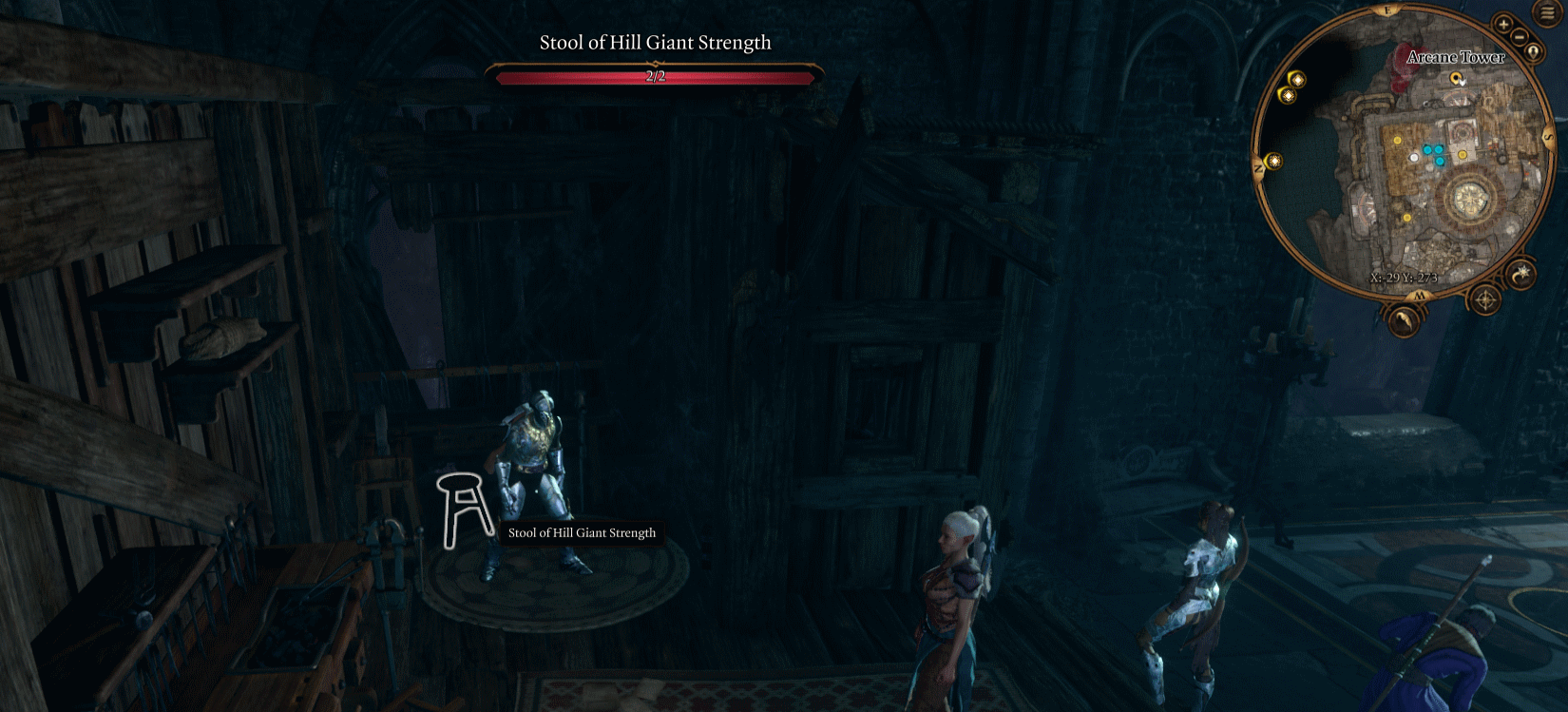Click the horn icon button under minimap
1568x712 pixels.
coord(1404,319)
